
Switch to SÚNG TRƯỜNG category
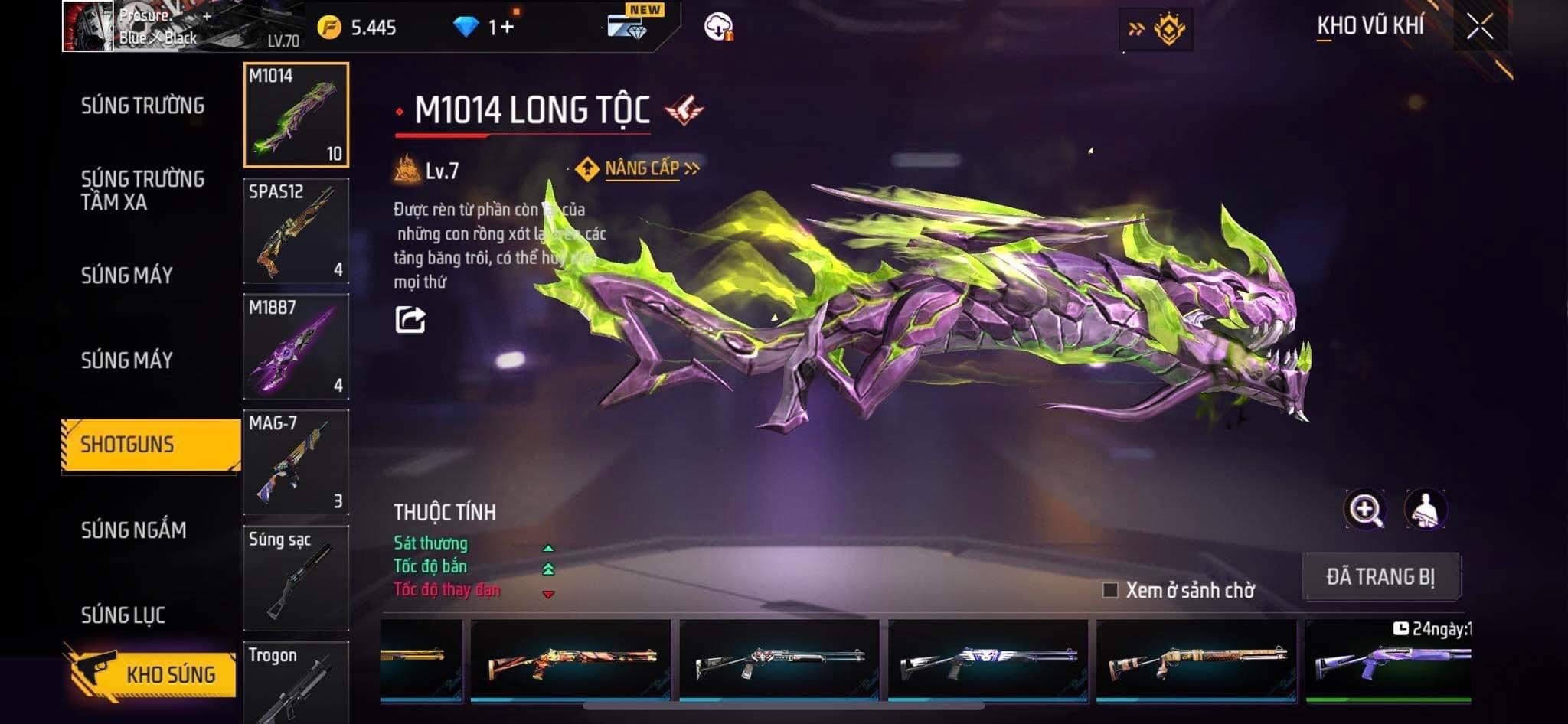(142, 106)
